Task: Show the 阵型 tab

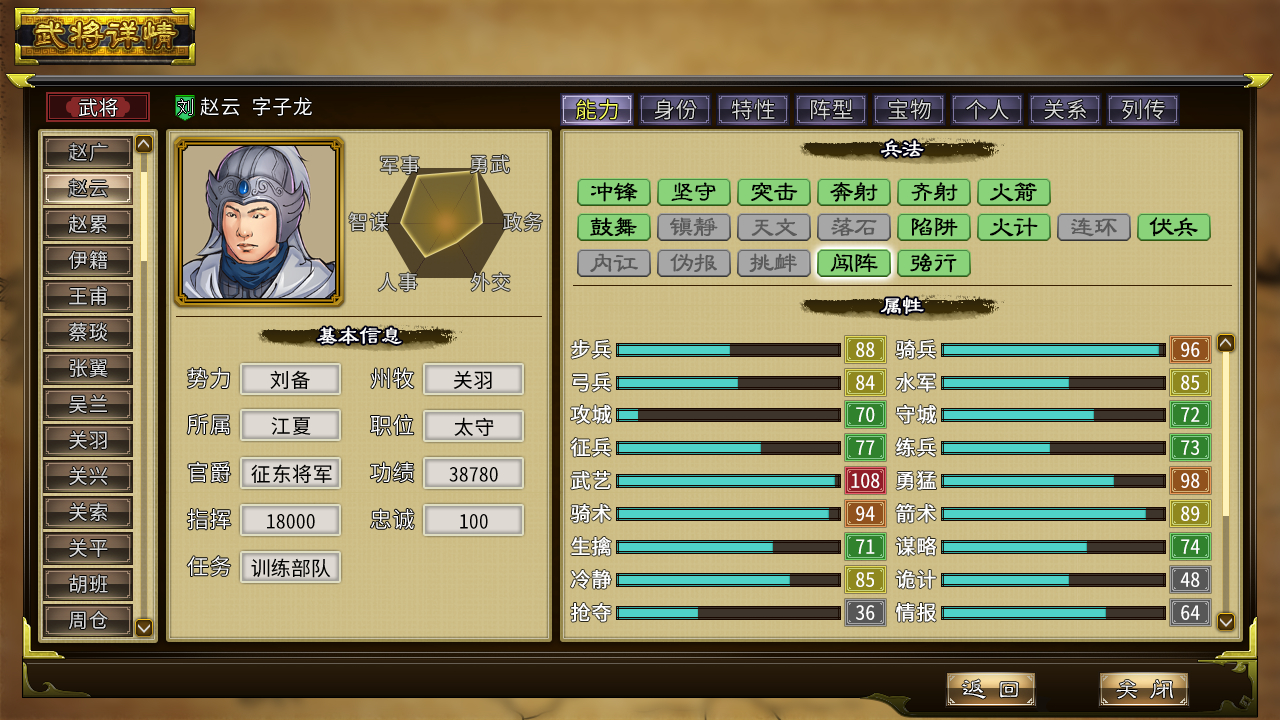Action: pos(831,109)
